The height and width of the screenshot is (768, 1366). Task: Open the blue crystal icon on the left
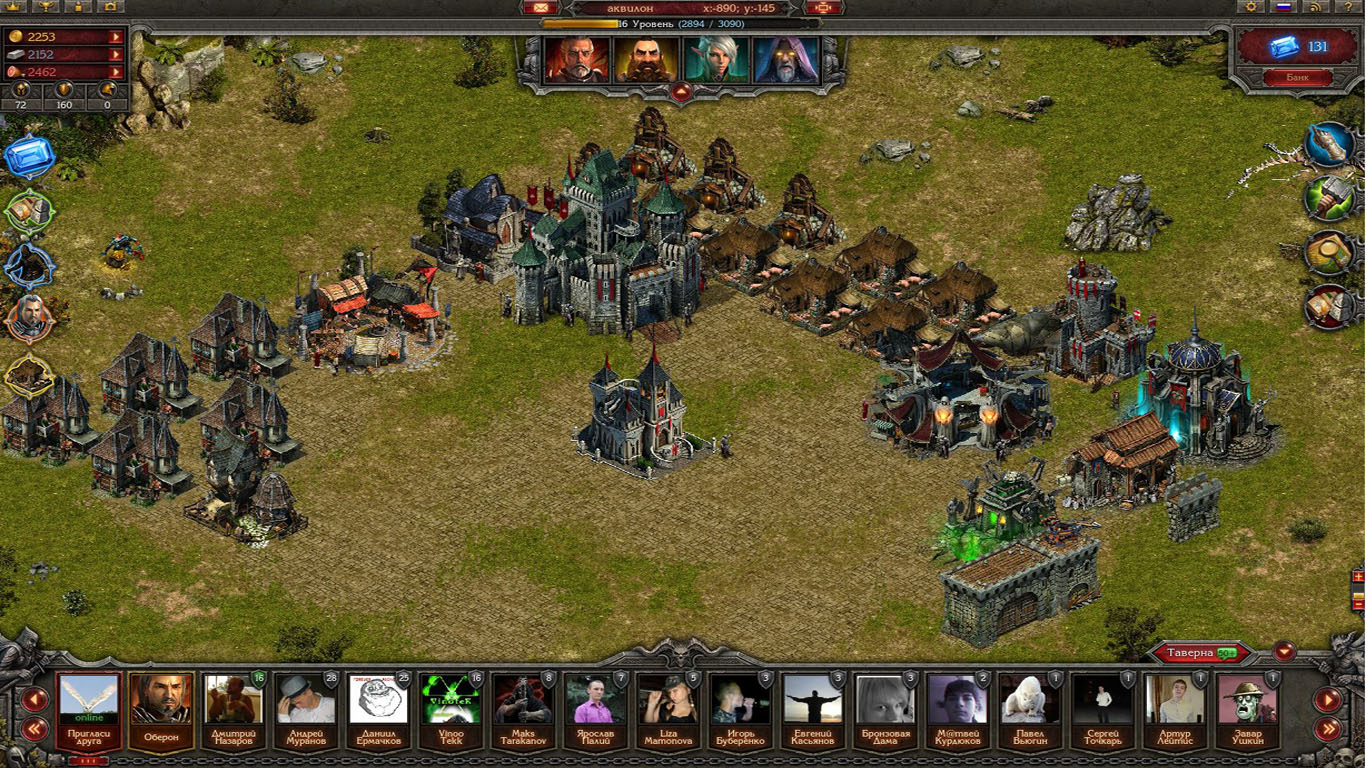click(x=27, y=157)
